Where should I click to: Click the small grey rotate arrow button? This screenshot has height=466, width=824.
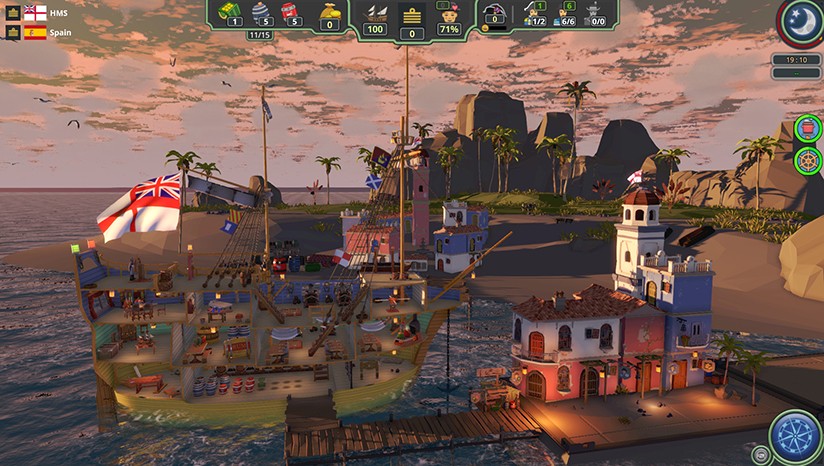pyautogui.click(x=761, y=456)
